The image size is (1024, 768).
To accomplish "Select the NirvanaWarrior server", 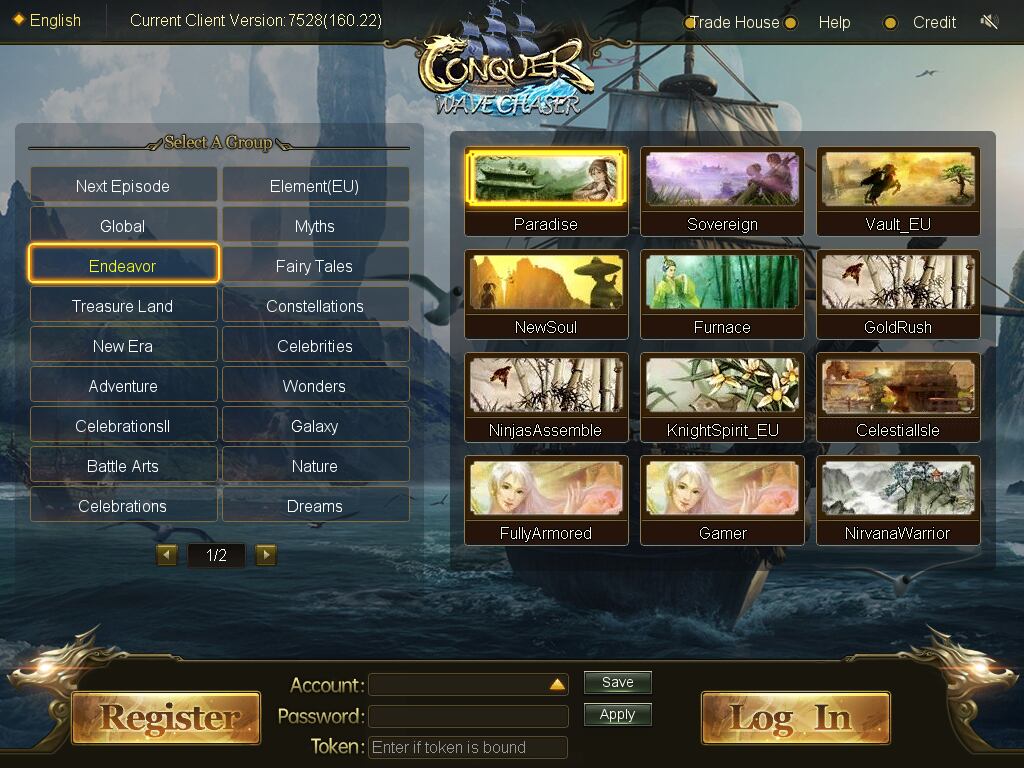I will tap(898, 501).
